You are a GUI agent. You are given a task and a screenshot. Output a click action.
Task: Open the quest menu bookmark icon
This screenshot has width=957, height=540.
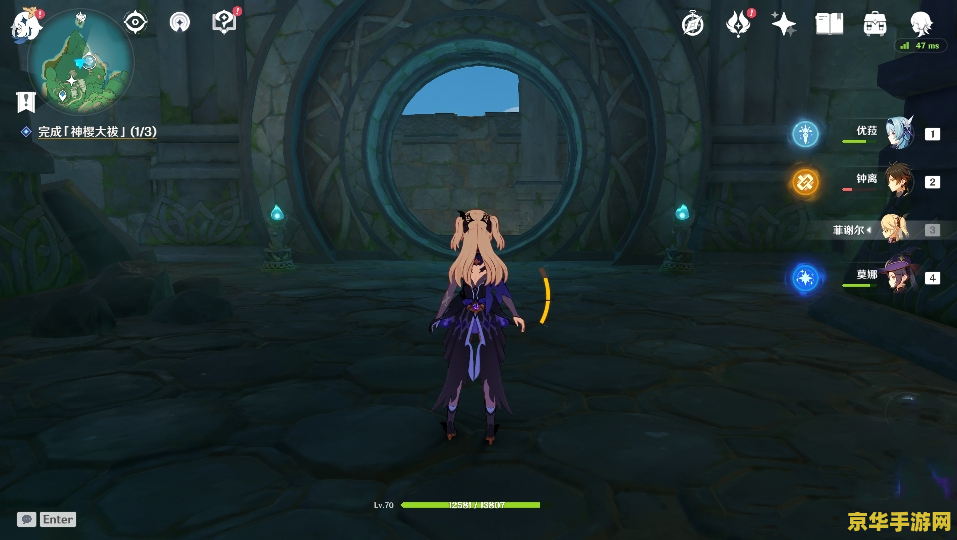26,101
